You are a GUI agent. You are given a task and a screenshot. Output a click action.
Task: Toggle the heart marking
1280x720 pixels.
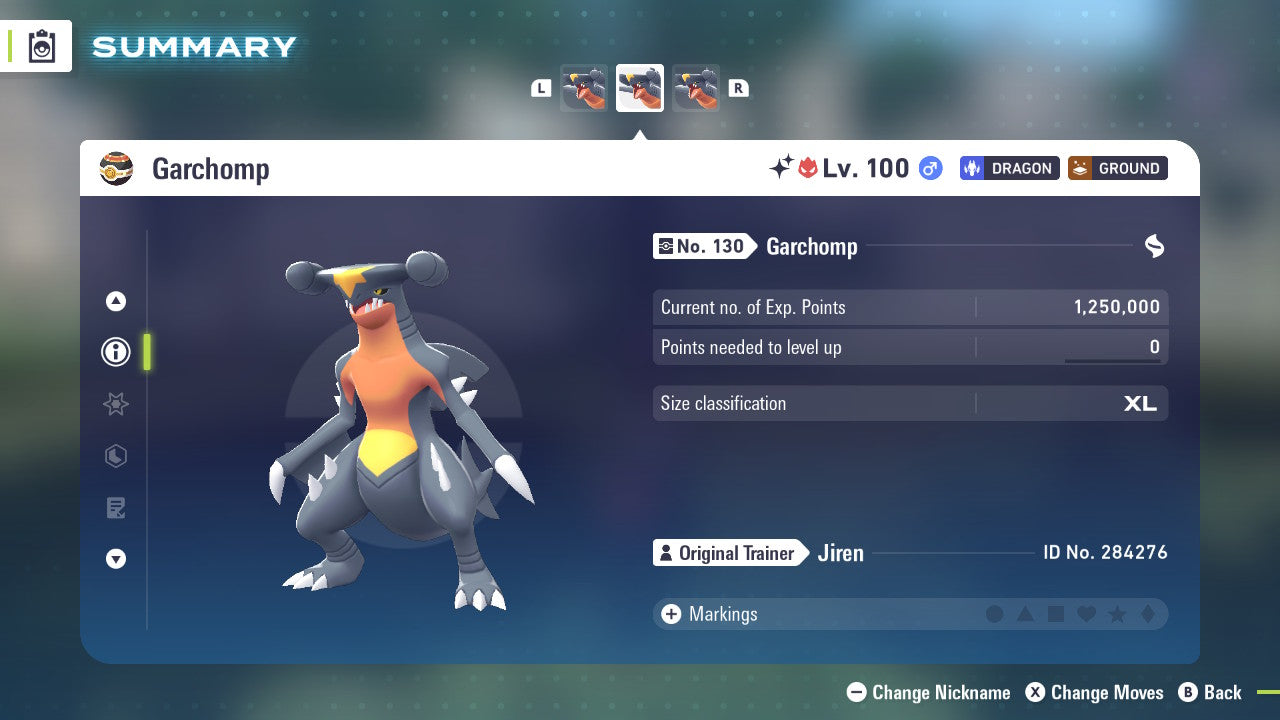1087,614
